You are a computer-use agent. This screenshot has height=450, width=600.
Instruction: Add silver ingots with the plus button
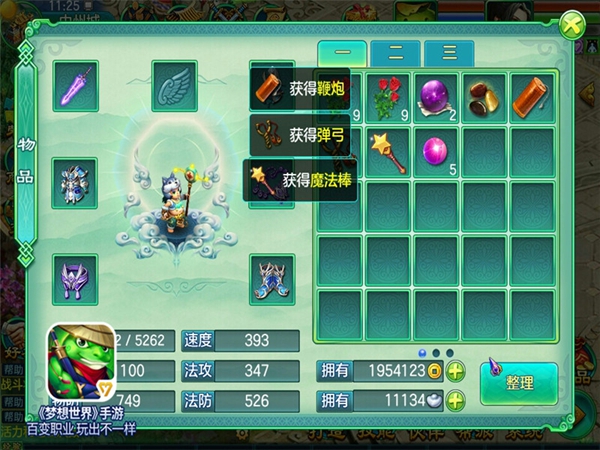(x=455, y=401)
